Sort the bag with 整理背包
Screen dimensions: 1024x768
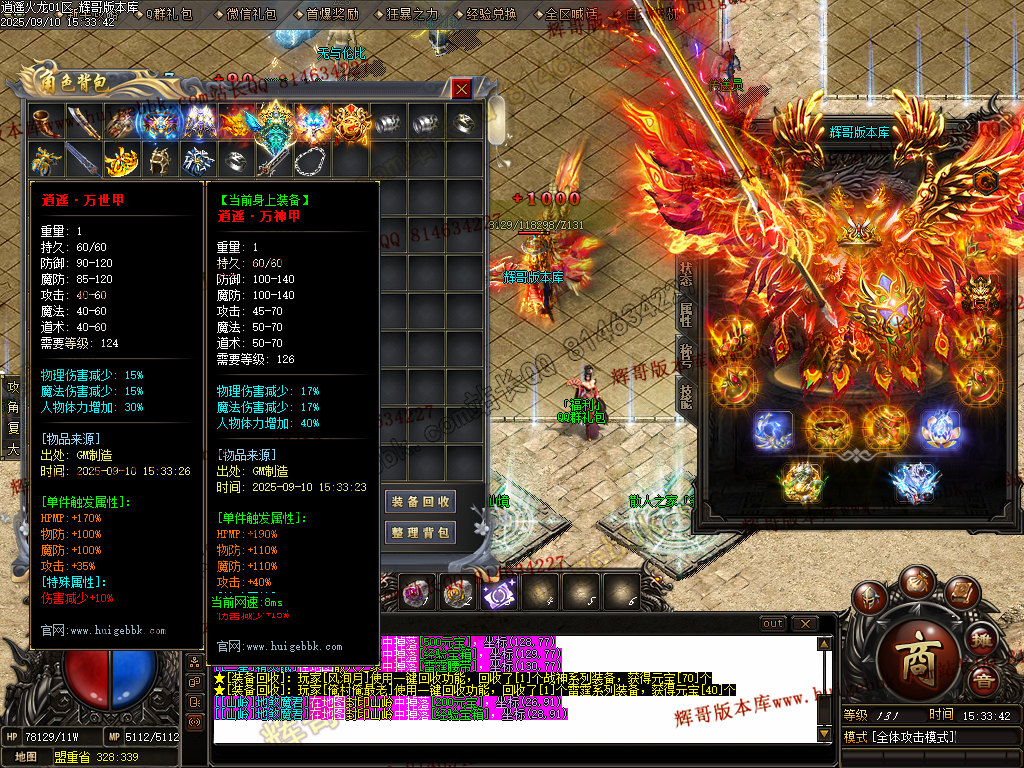pyautogui.click(x=420, y=532)
